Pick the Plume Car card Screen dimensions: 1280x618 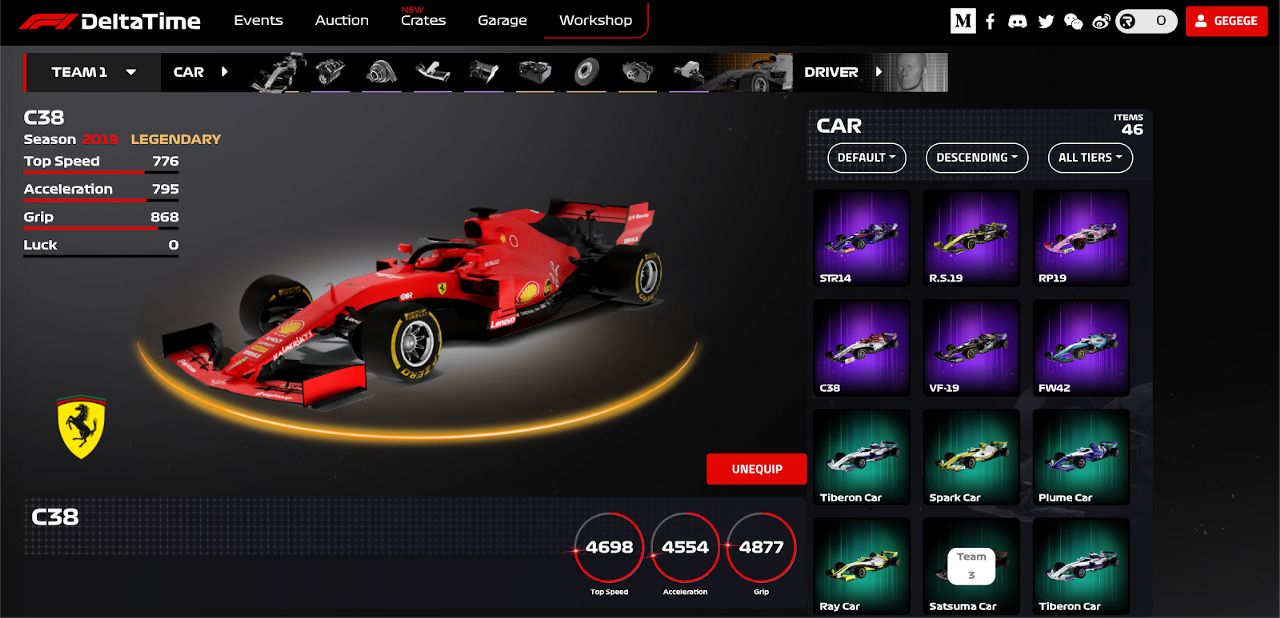1081,458
